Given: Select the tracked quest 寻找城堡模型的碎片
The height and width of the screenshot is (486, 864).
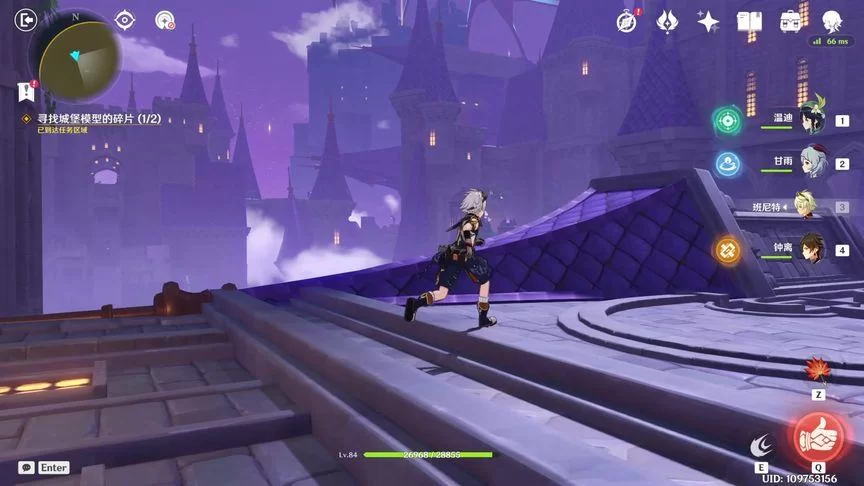Looking at the screenshot, I should click(91, 118).
